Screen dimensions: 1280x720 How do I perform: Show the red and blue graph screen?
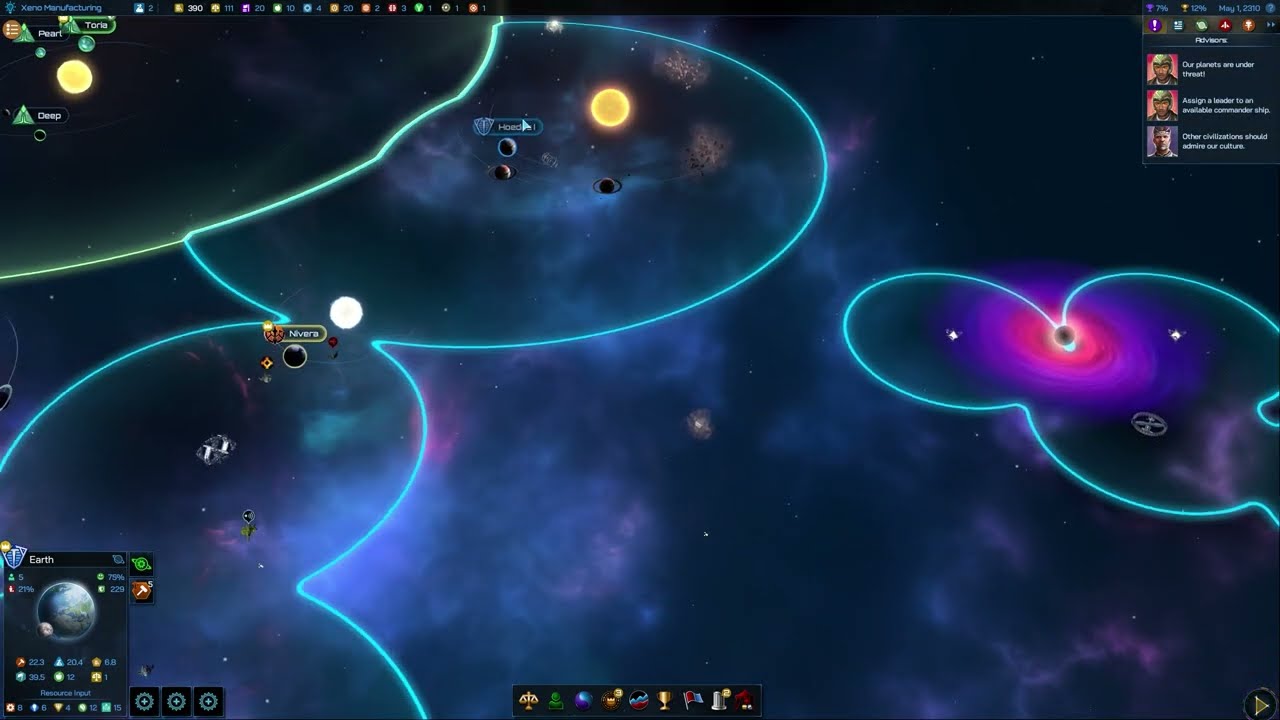[638, 700]
